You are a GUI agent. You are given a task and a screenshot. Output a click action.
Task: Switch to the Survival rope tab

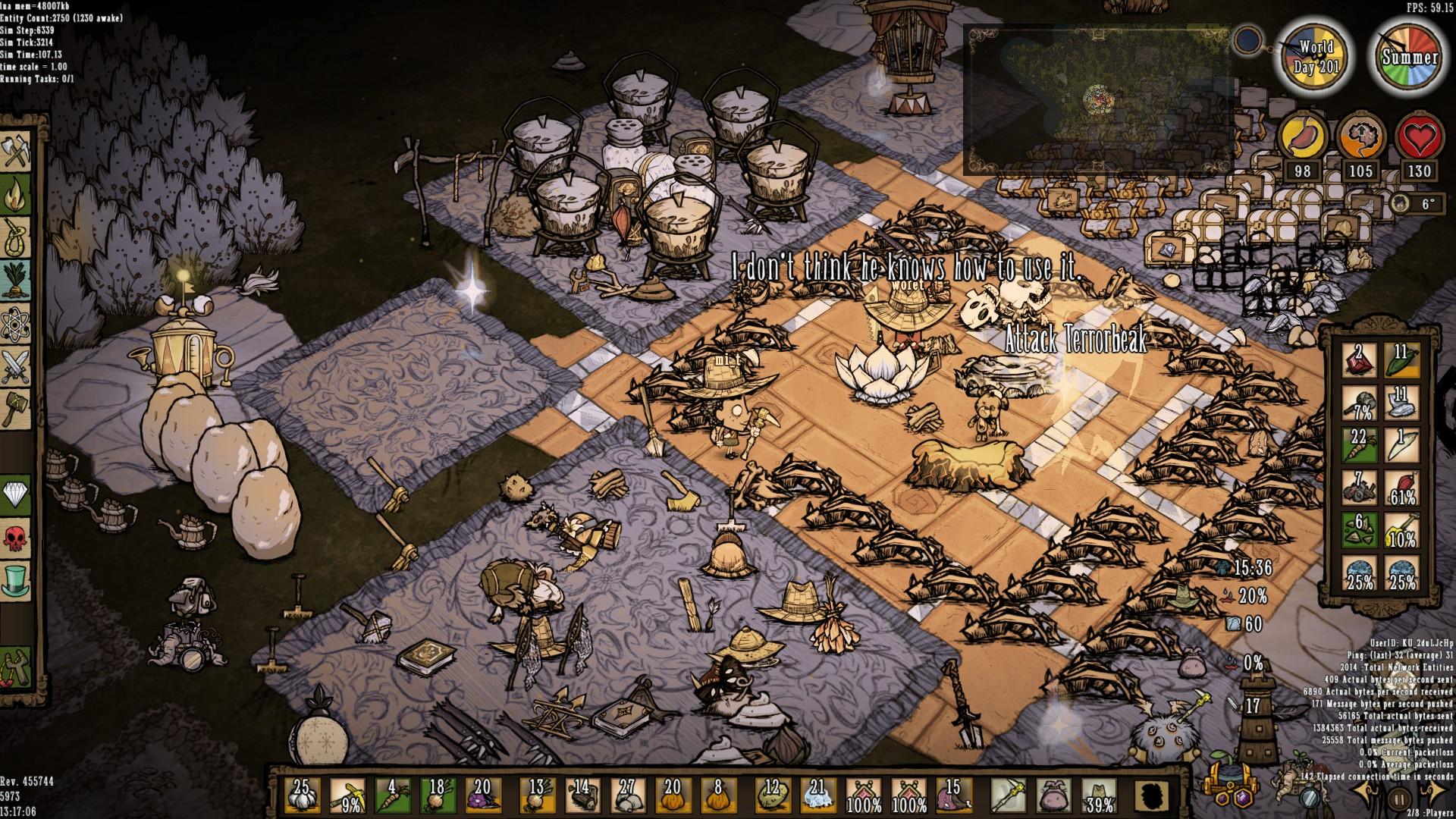click(x=16, y=237)
